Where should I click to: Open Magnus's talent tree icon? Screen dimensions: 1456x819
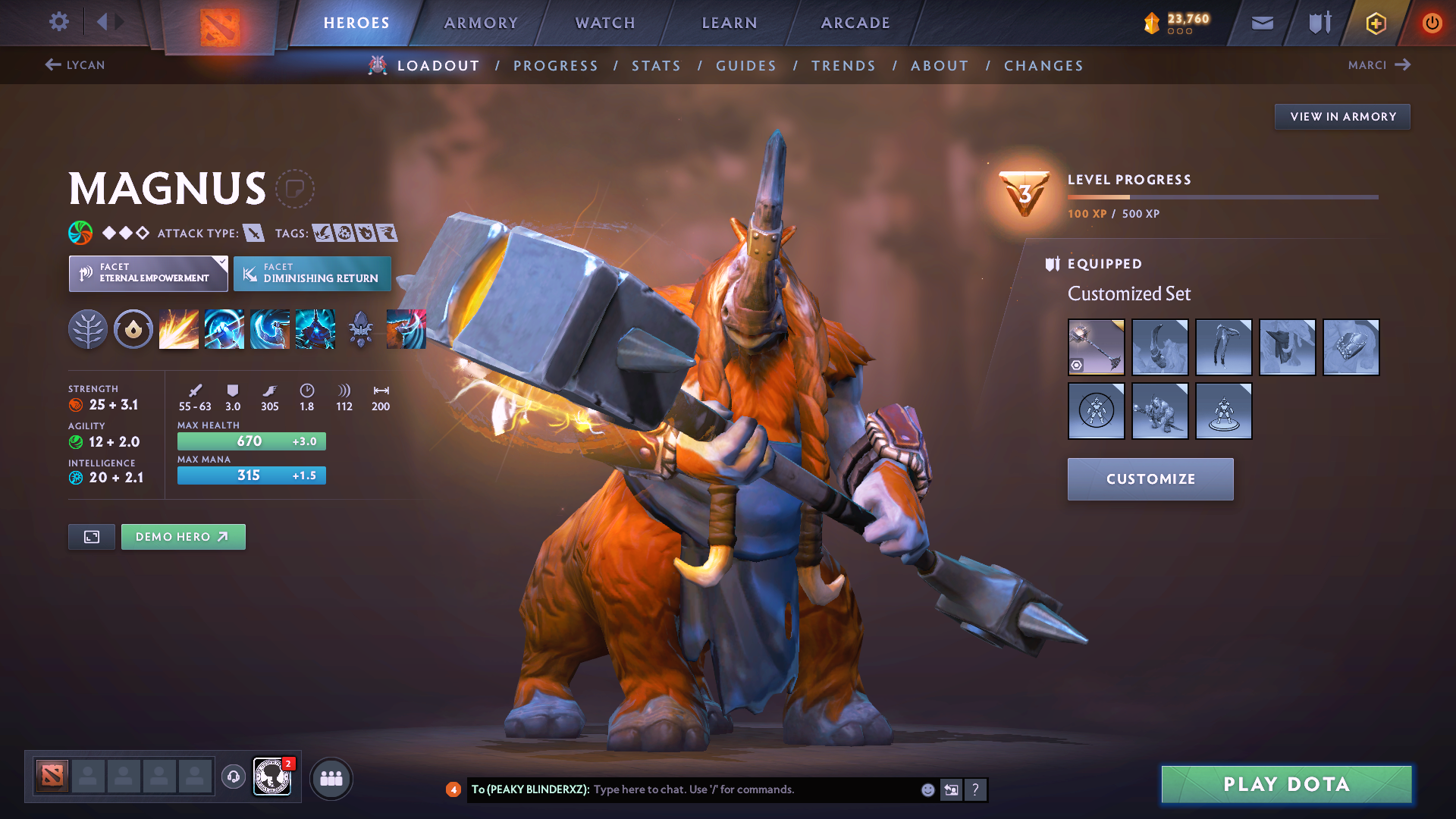88,328
